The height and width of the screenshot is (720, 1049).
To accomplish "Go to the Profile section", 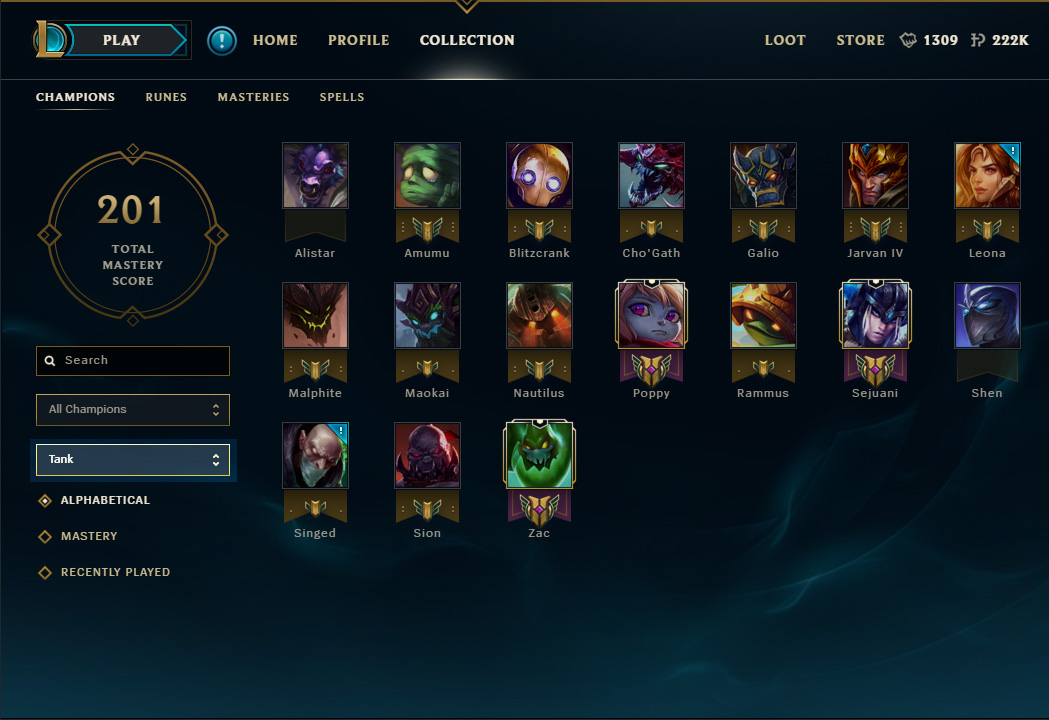I will (358, 40).
